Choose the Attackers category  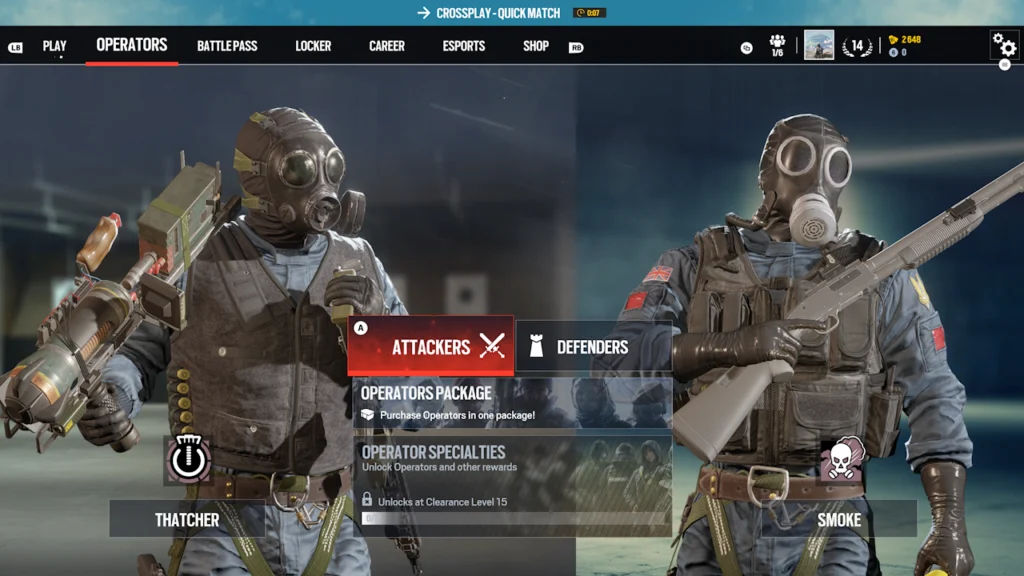pos(431,346)
